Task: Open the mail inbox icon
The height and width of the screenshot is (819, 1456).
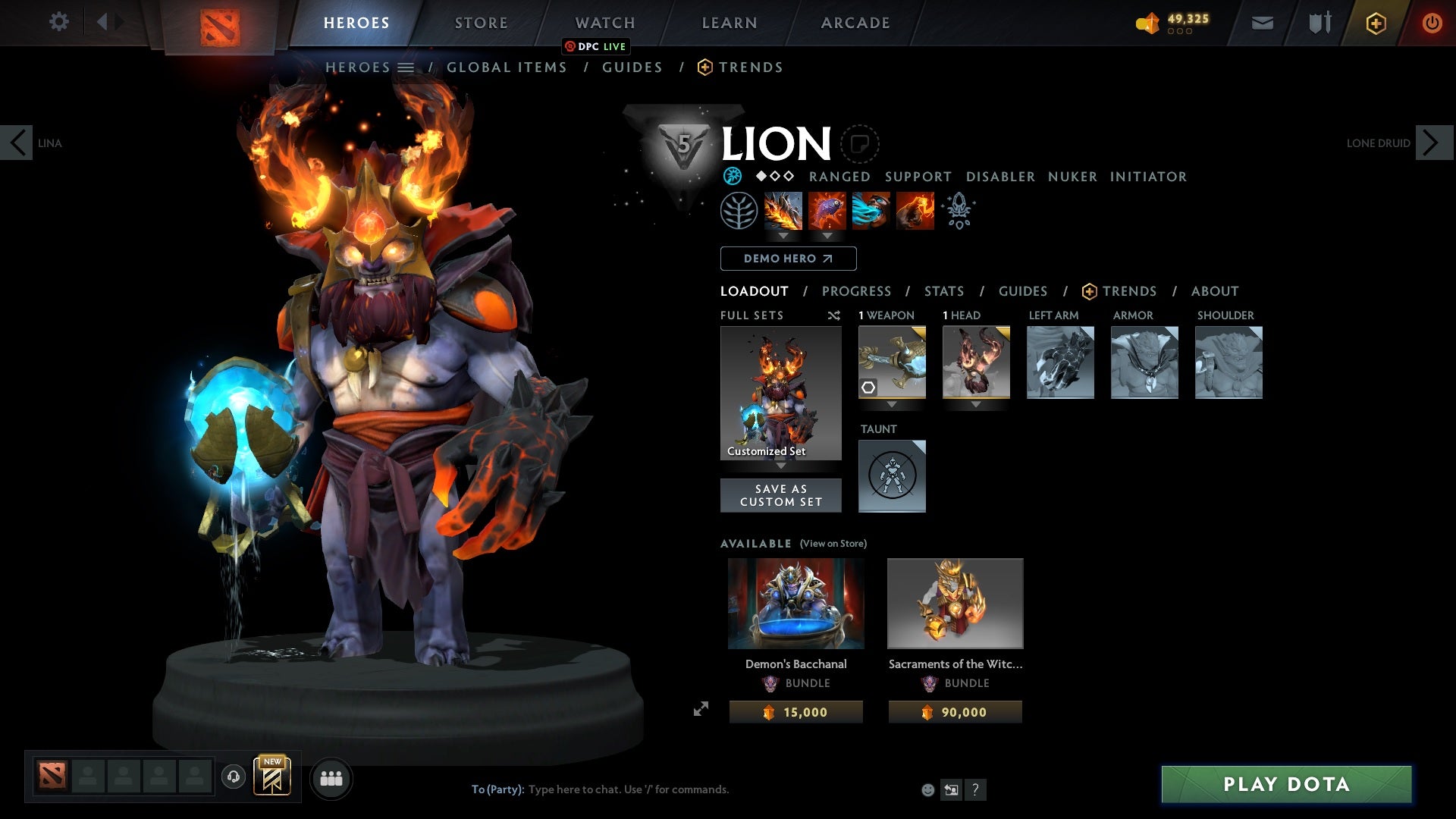Action: (1261, 22)
